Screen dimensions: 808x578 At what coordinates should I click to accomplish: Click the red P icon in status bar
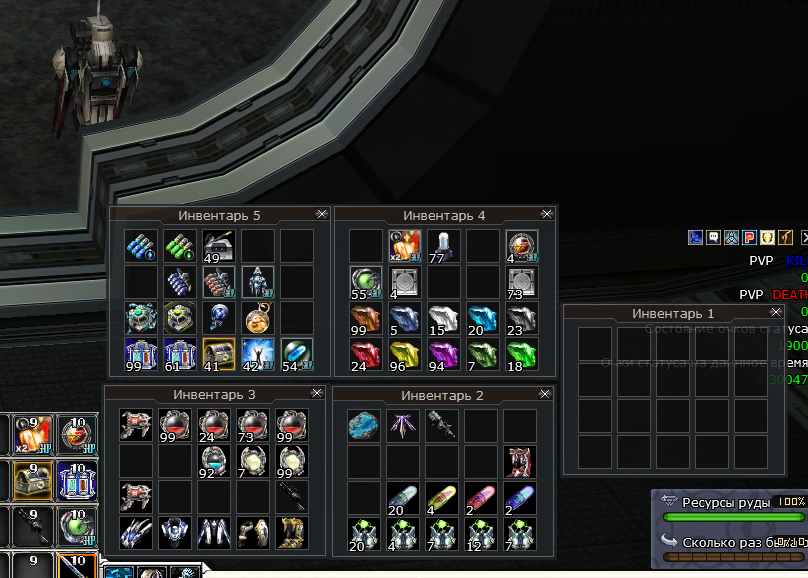tap(749, 237)
